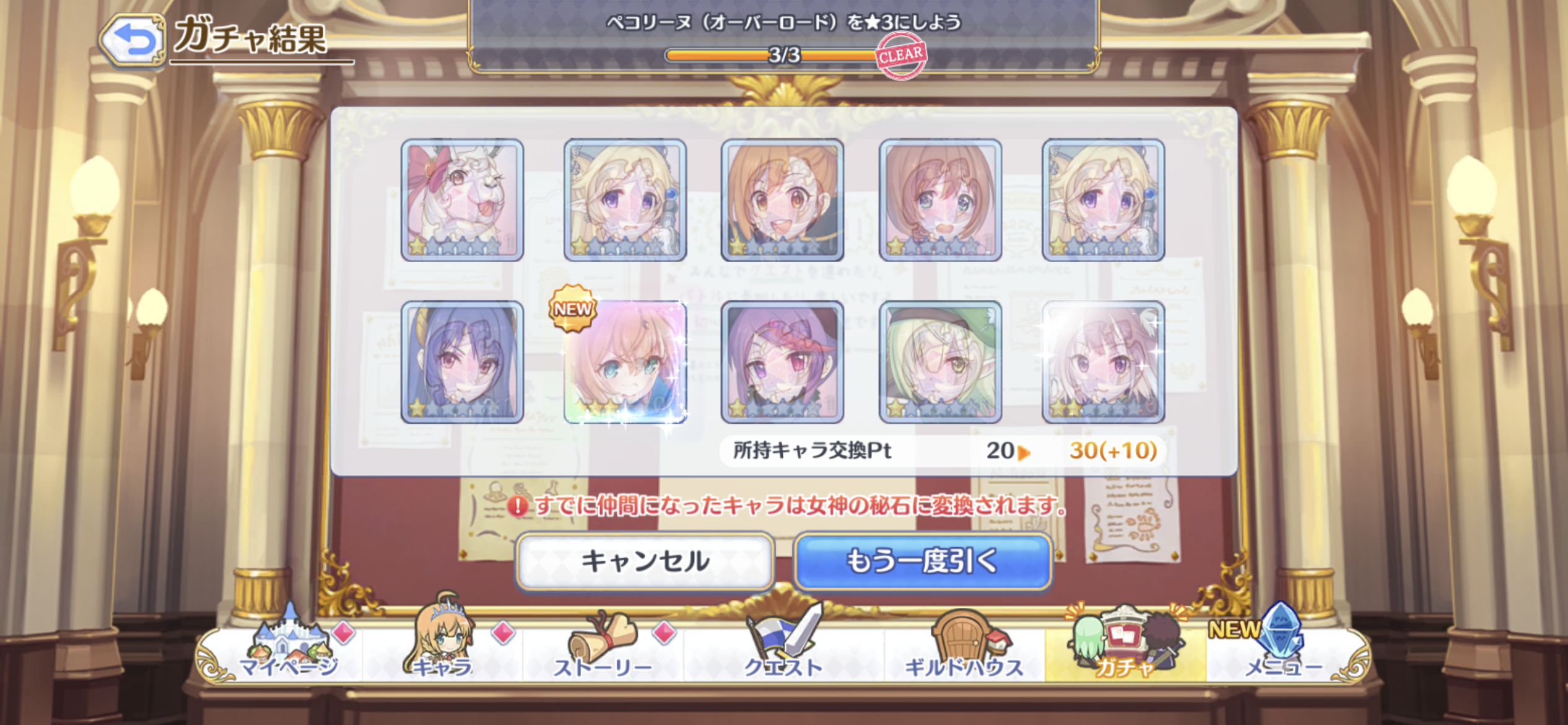Select the white llama character card

462,200
